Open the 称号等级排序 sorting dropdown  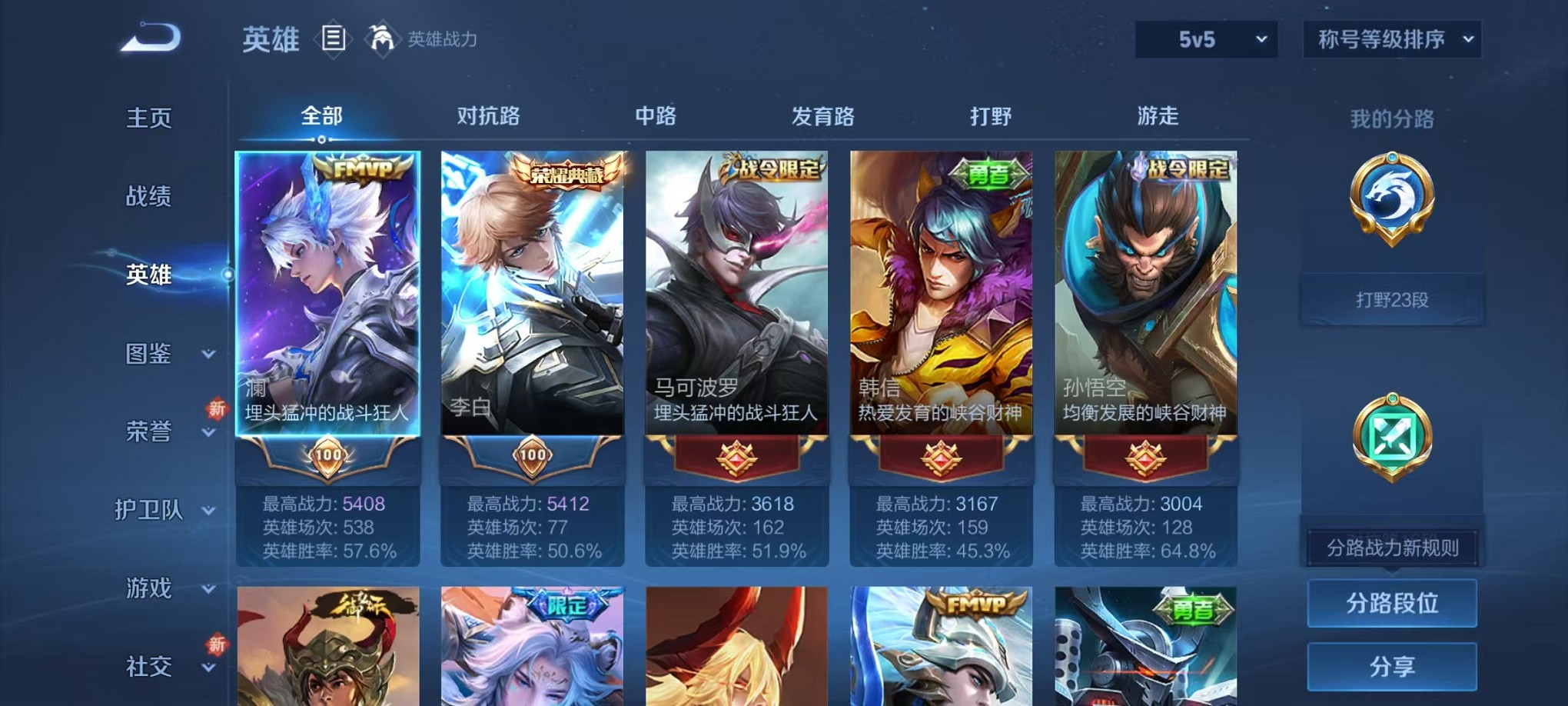[x=1391, y=38]
